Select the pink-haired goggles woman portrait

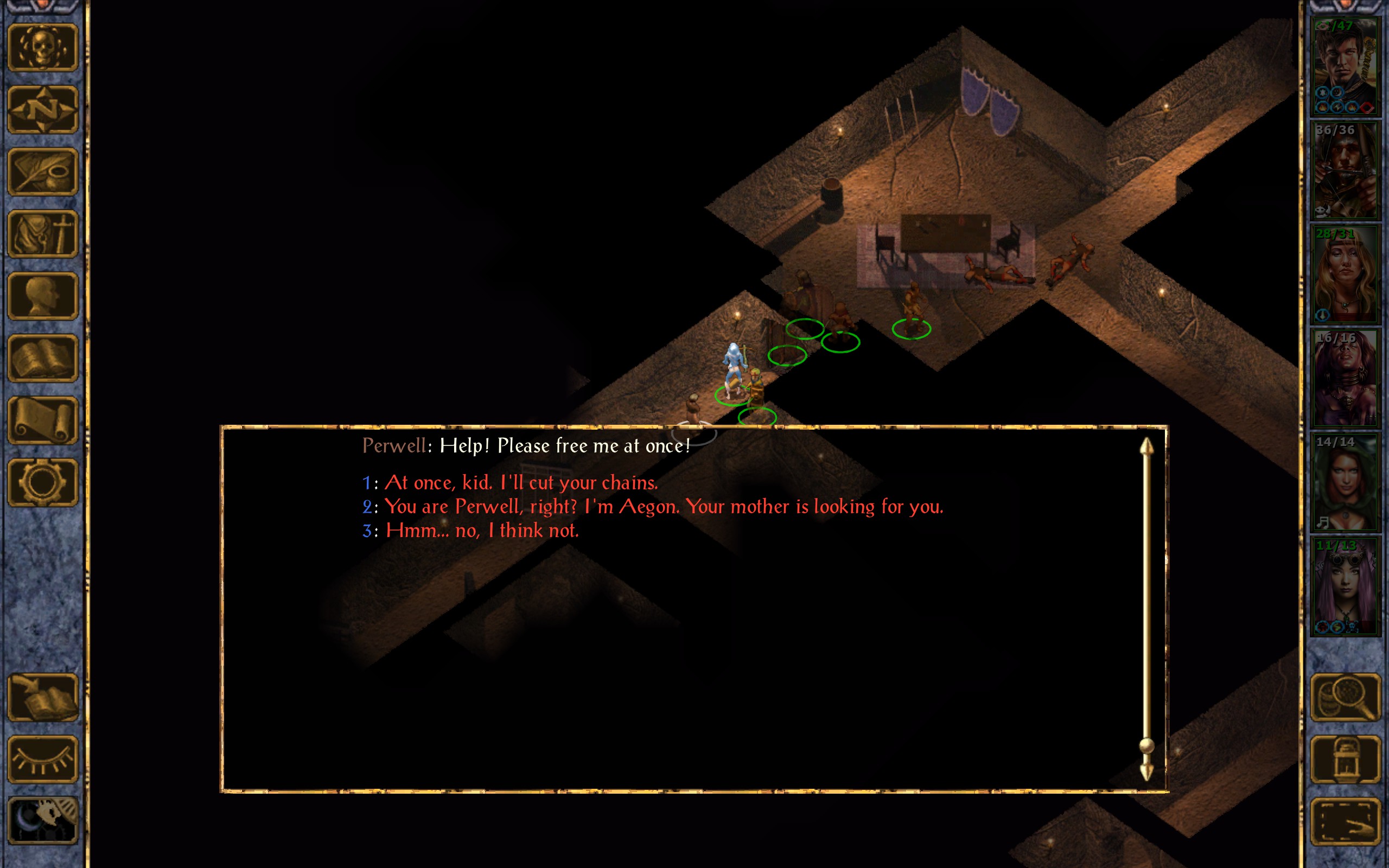pyautogui.click(x=1344, y=586)
